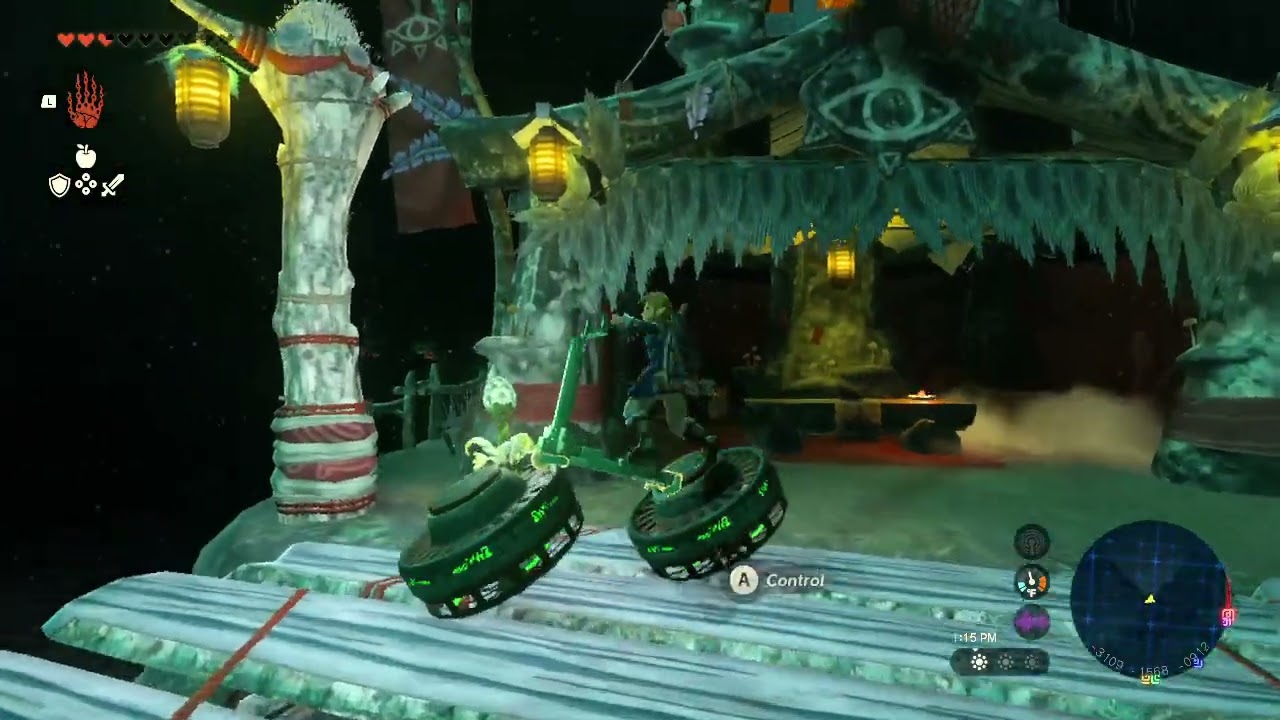Image resolution: width=1280 pixels, height=720 pixels.
Task: Open the shield quick-select icon
Action: click(60, 185)
